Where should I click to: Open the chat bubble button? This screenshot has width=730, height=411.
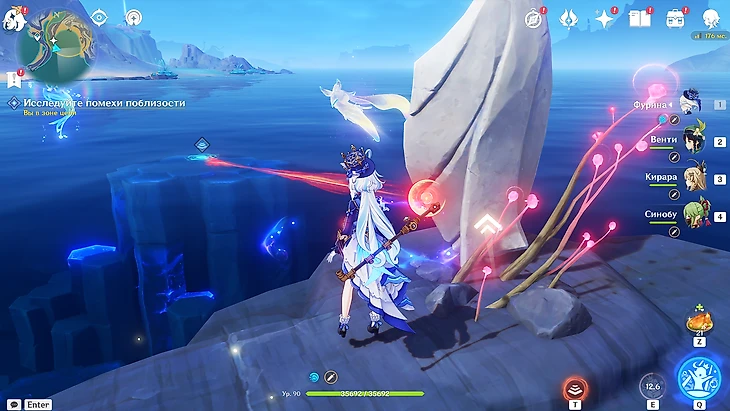click(14, 404)
